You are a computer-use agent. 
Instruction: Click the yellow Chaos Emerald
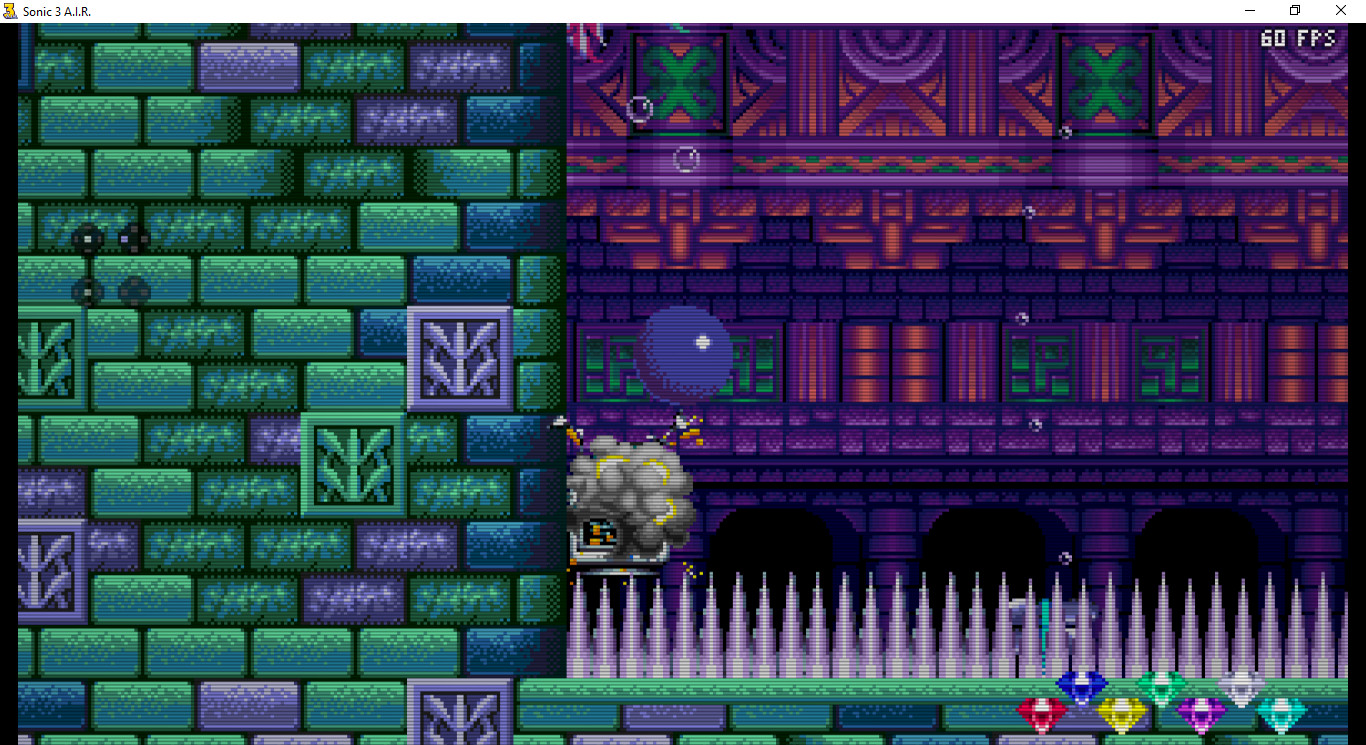[1121, 713]
